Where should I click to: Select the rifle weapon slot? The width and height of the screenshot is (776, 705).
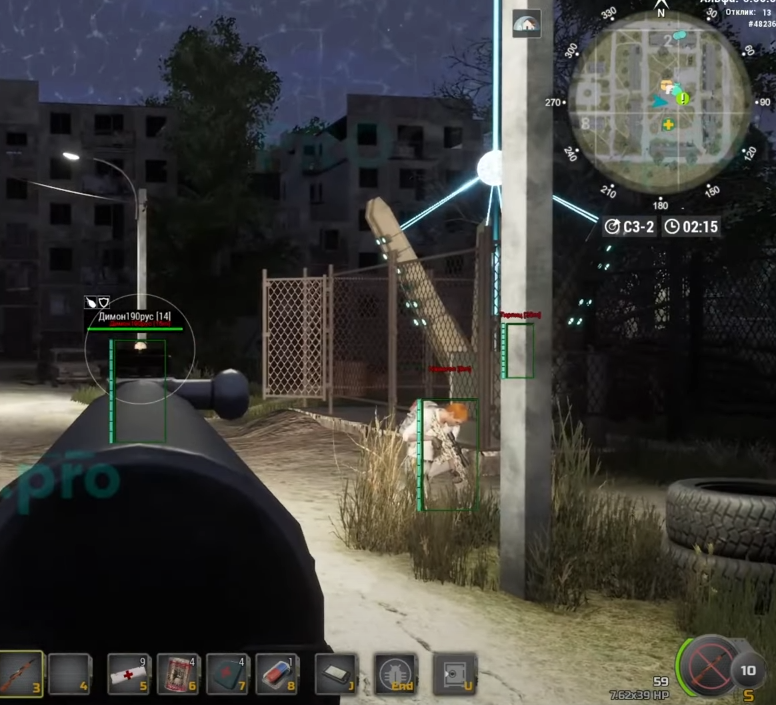20,673
